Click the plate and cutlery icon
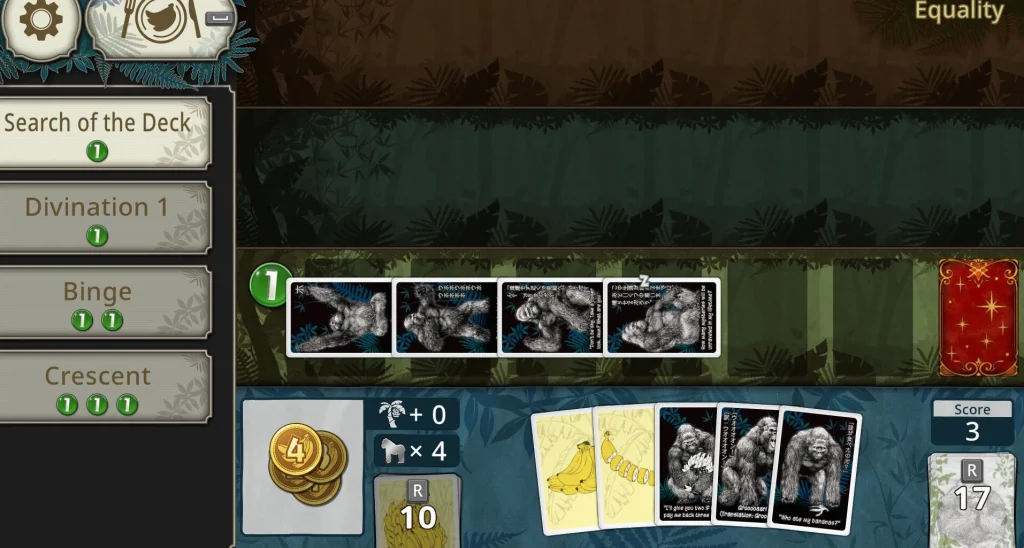1024x548 pixels. click(x=160, y=26)
